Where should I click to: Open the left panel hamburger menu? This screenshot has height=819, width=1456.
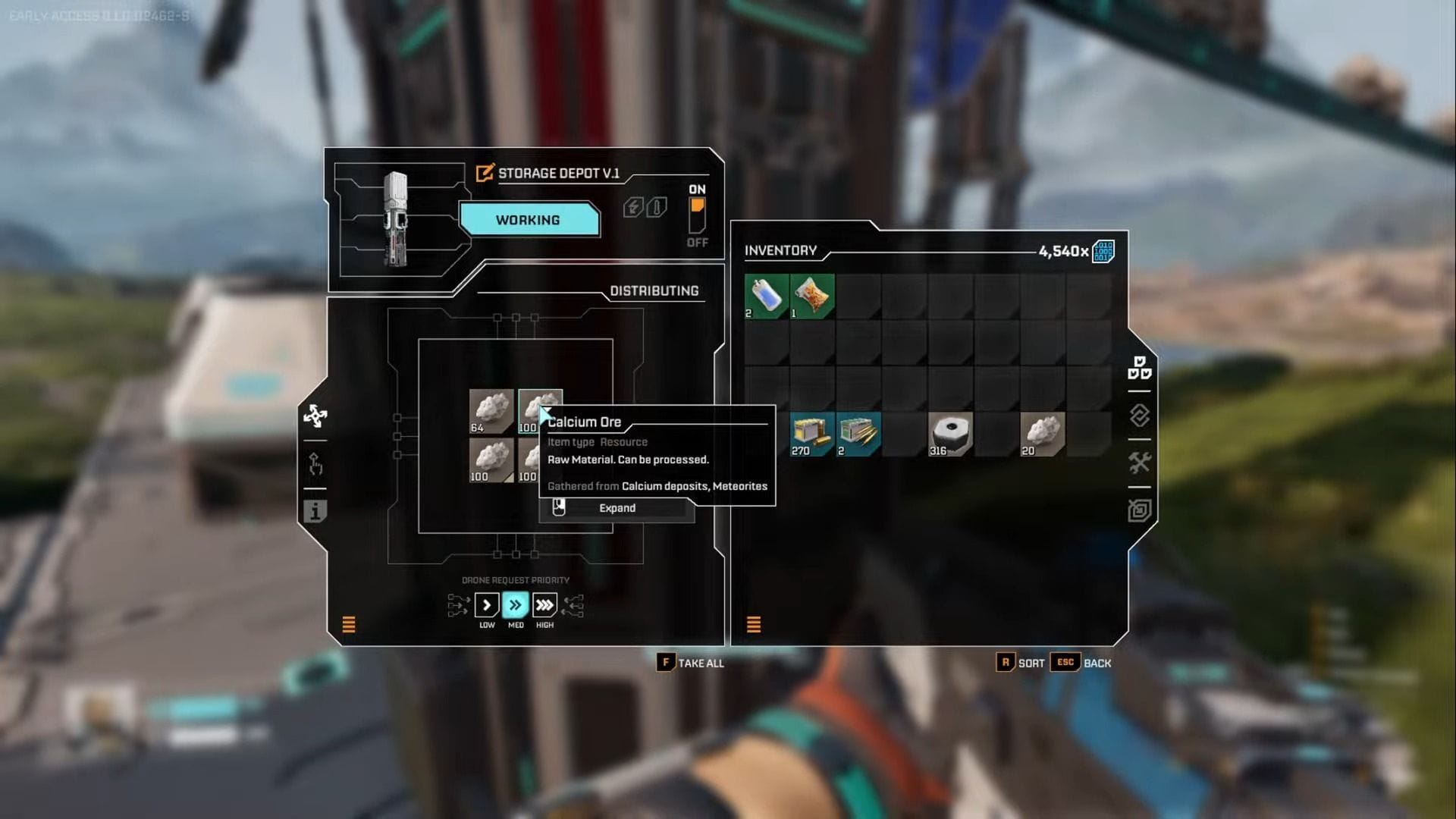[350, 625]
